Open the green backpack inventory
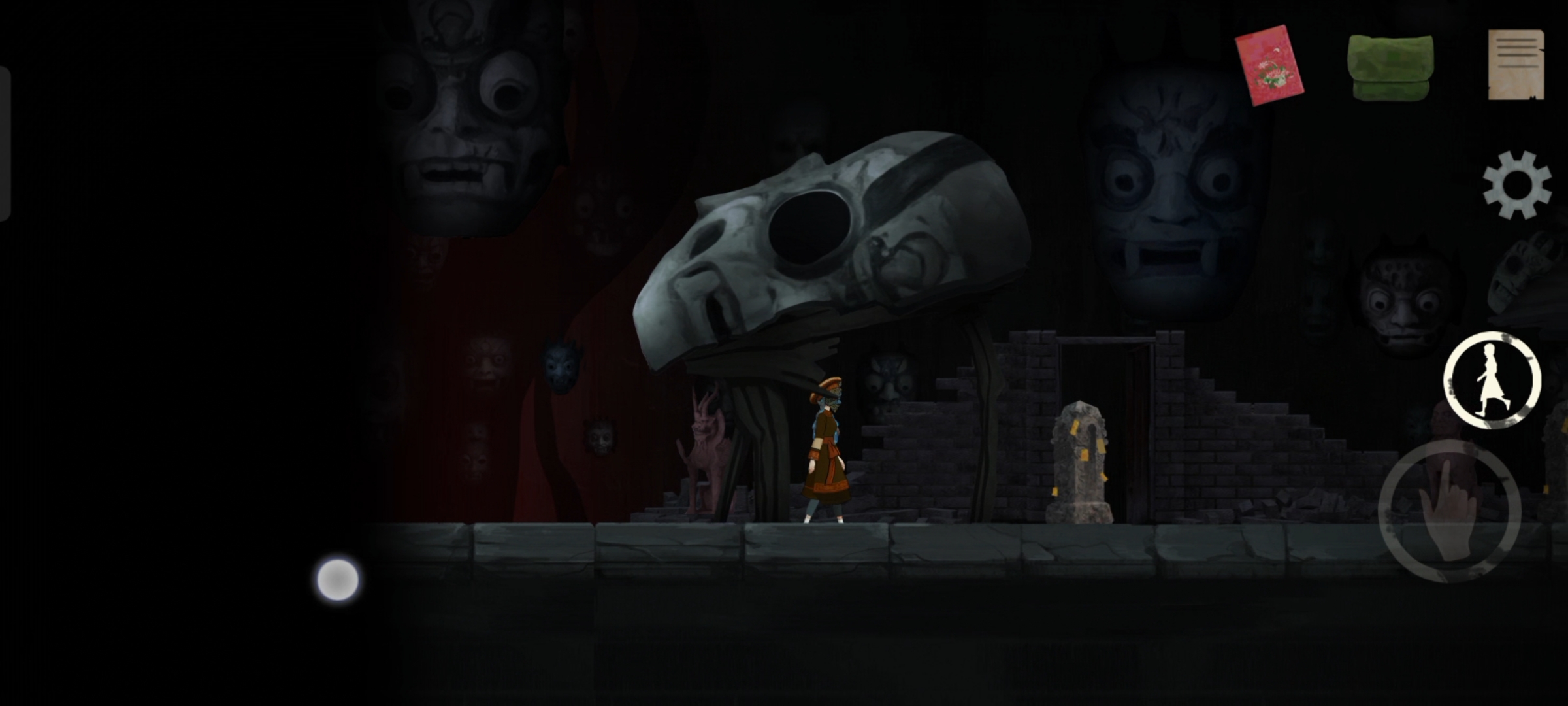1568x706 pixels. click(x=1390, y=67)
